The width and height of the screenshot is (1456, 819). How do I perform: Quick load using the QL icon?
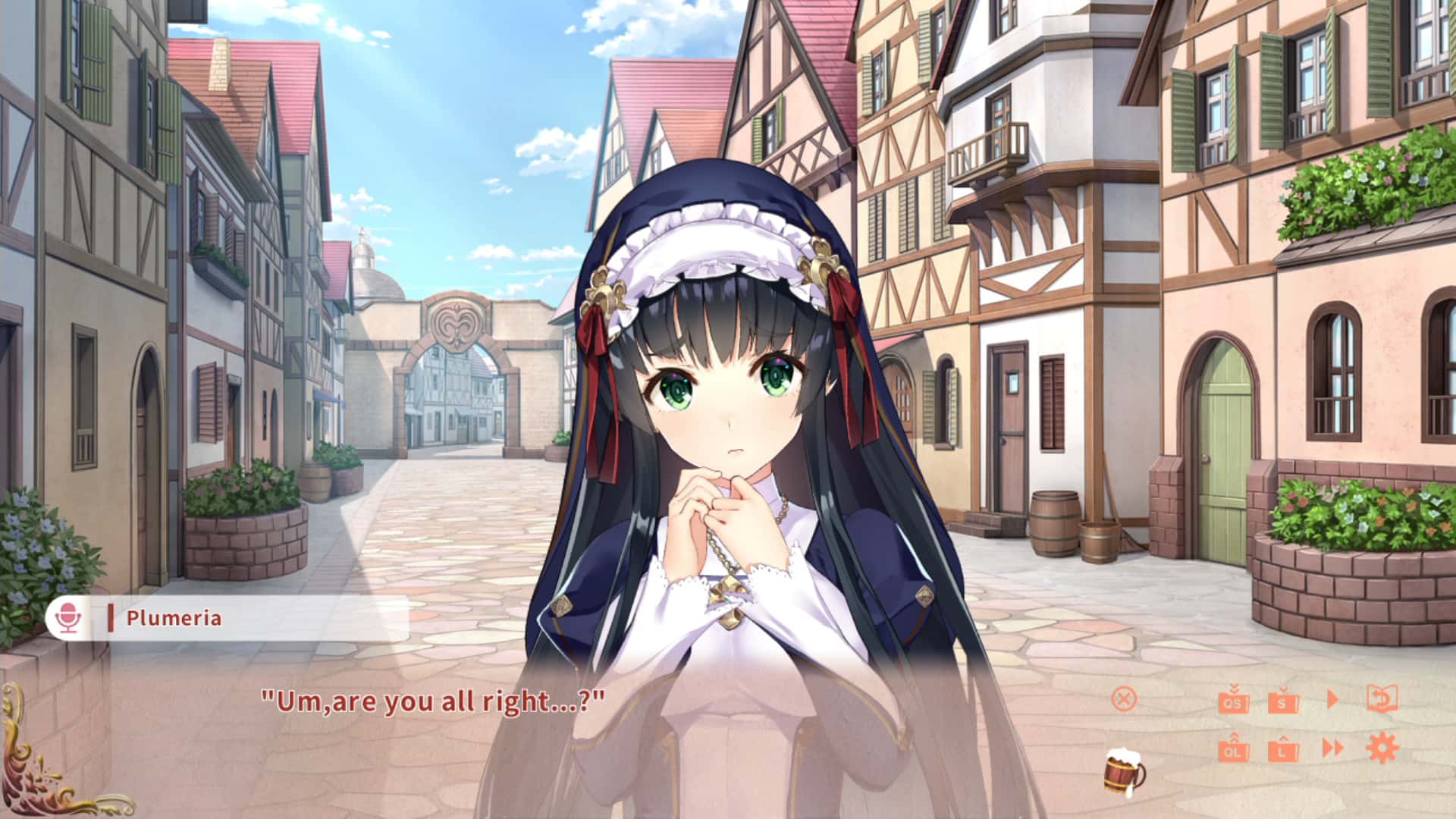[x=1234, y=752]
